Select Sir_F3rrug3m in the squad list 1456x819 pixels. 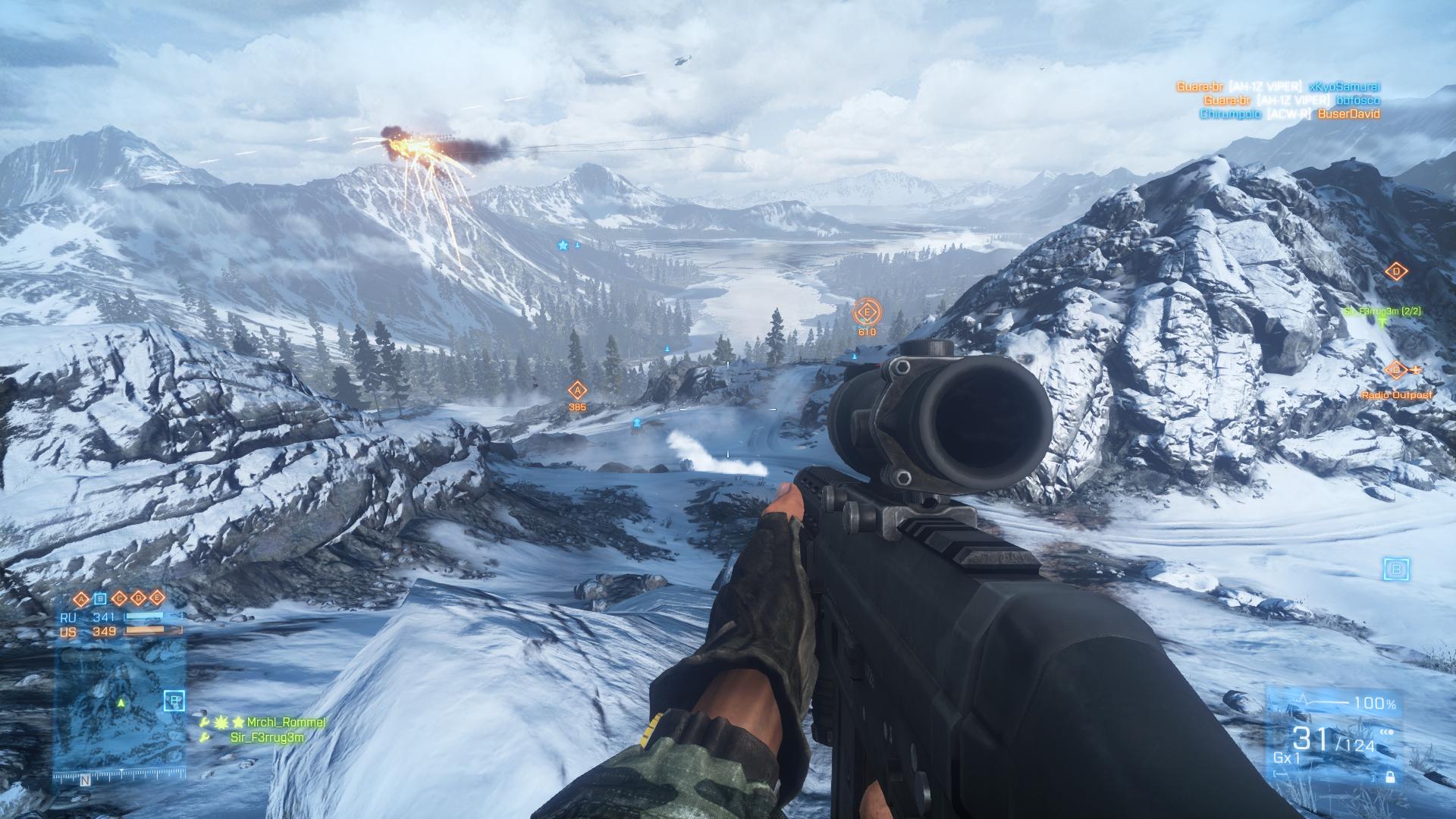(x=267, y=737)
